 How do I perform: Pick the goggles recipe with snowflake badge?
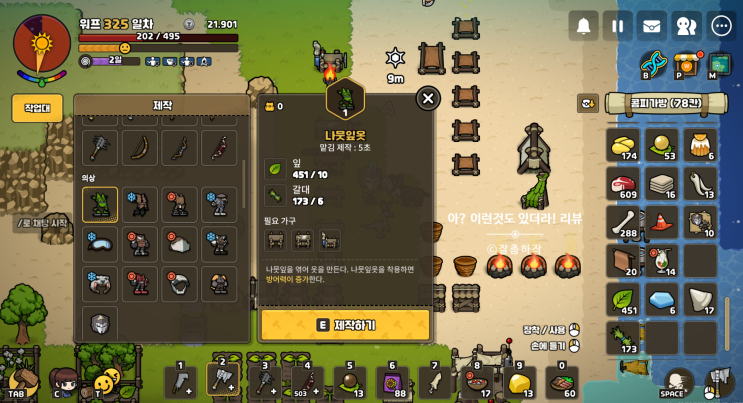tap(100, 244)
